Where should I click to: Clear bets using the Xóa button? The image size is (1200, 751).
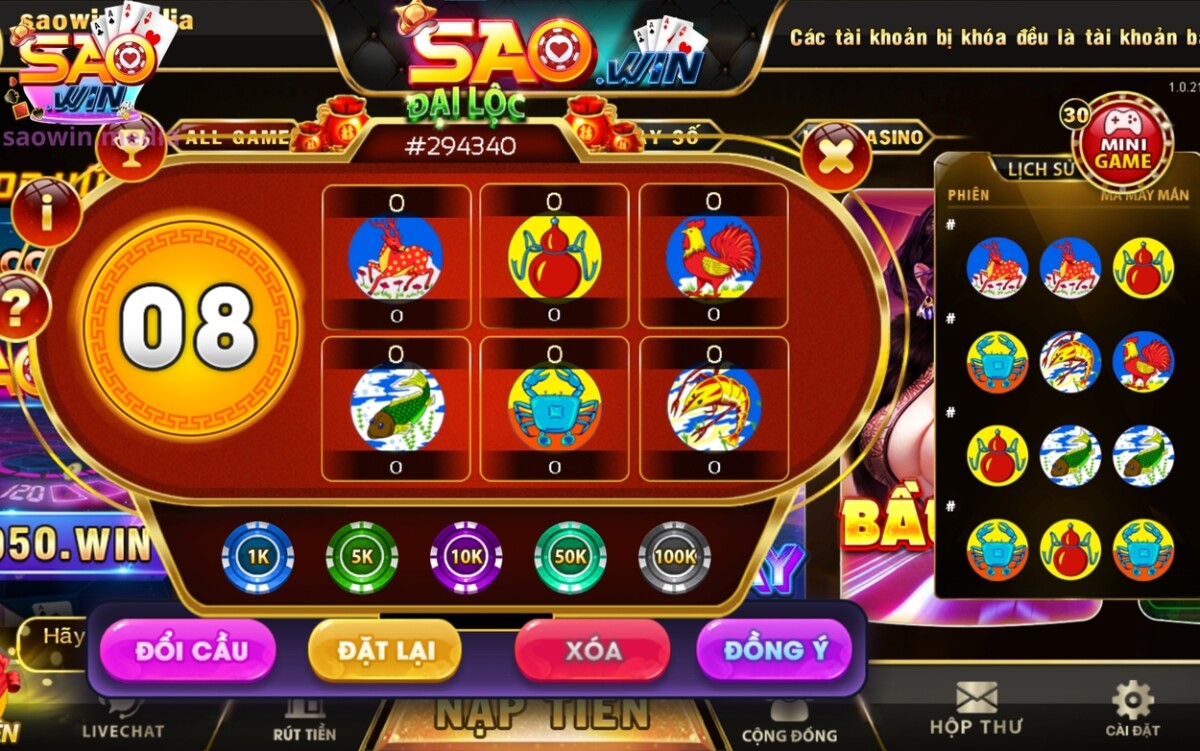(592, 650)
